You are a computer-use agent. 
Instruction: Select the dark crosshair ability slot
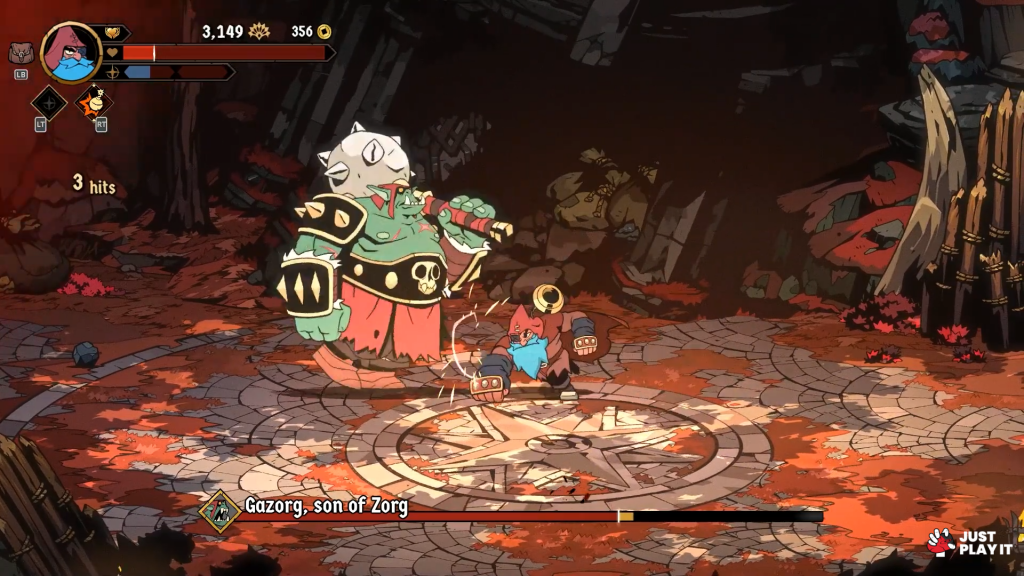(x=49, y=102)
